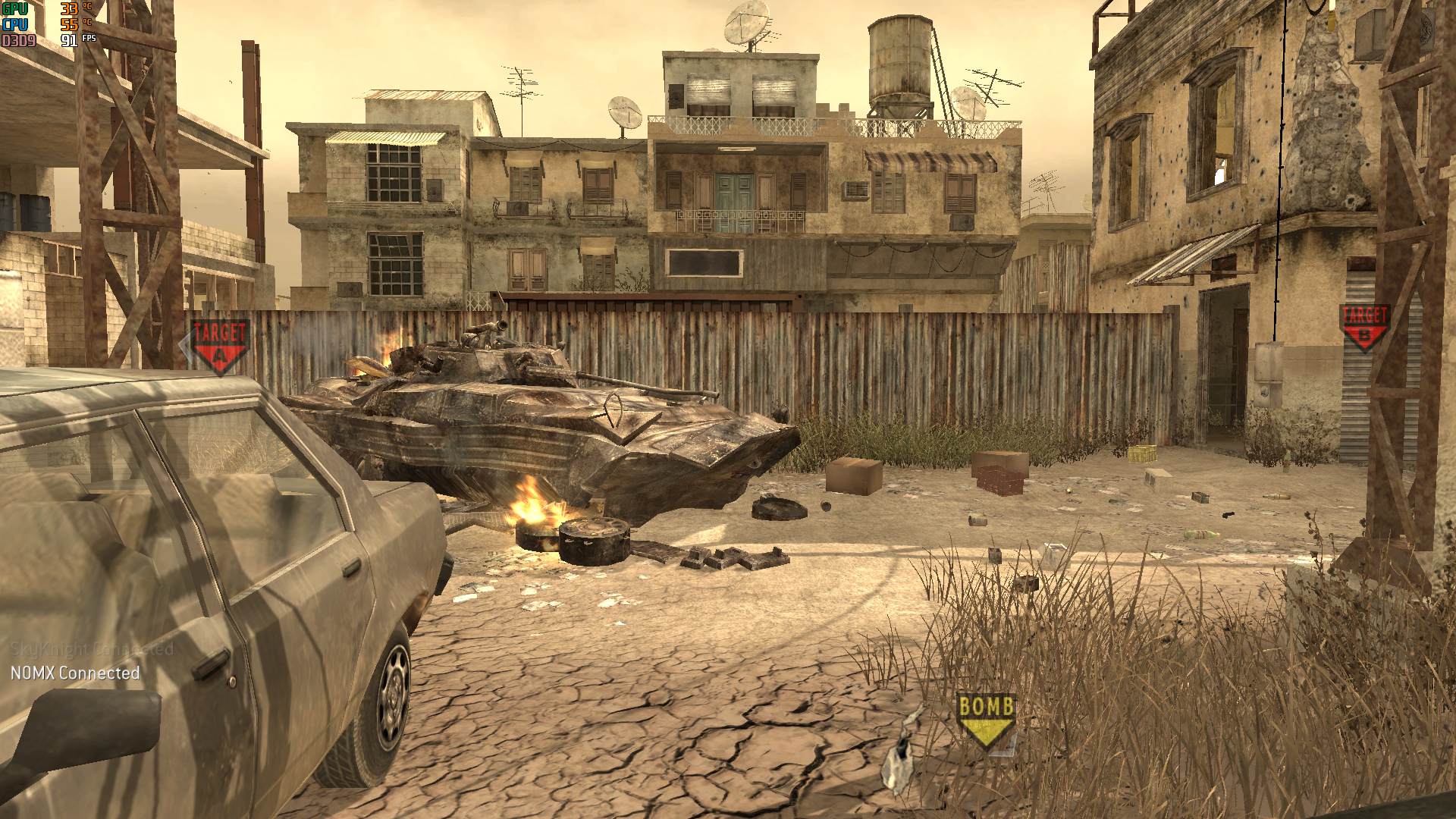This screenshot has height=819, width=1456.
Task: Click the GPU label in the performance overlay
Action: [14, 9]
